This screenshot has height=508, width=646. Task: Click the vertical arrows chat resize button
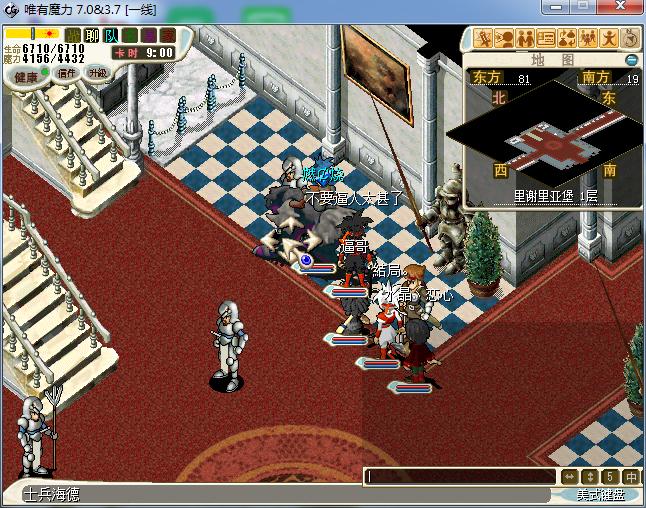[591, 477]
